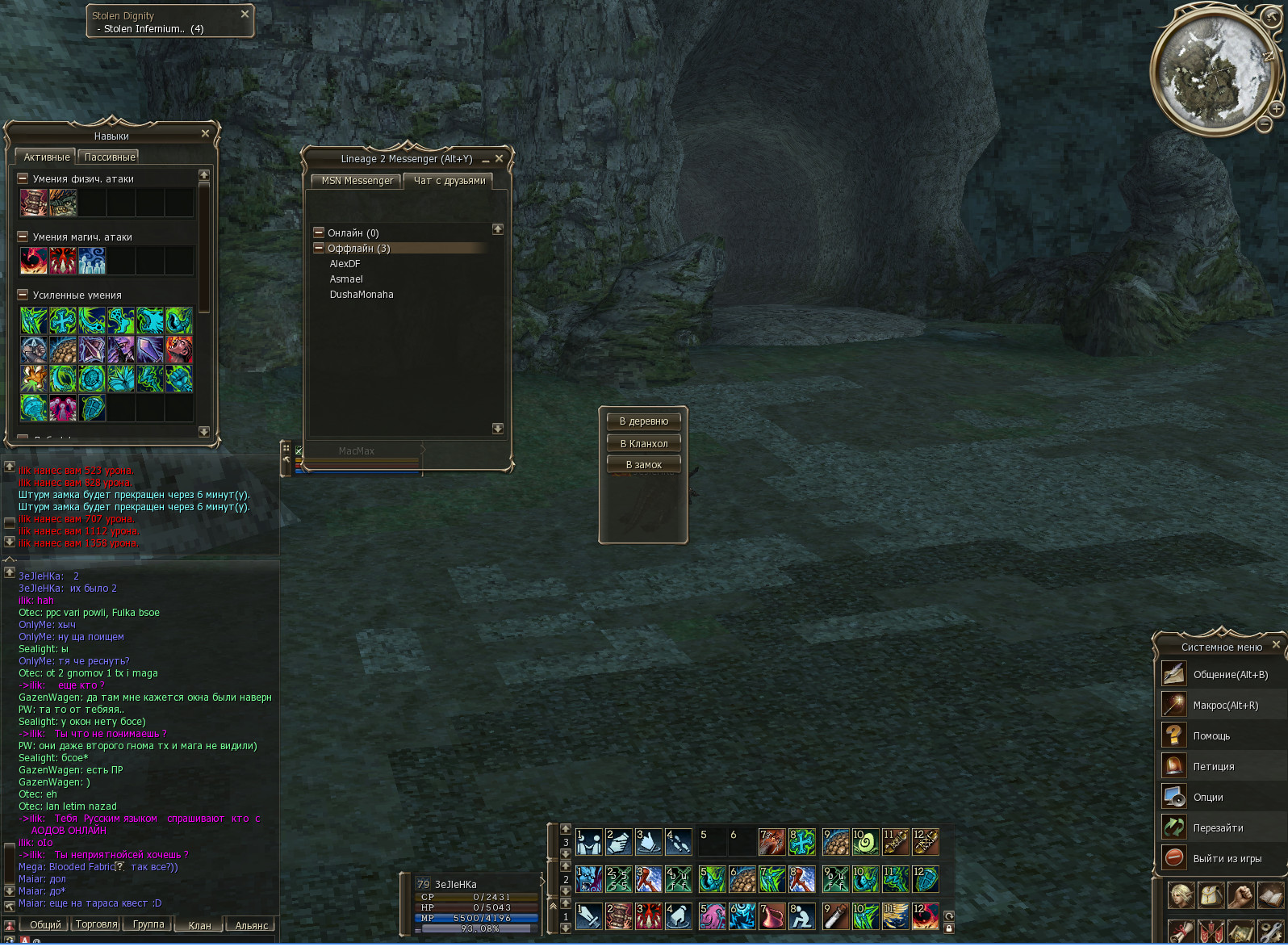Open "Опции" in the system menu

1207,797
